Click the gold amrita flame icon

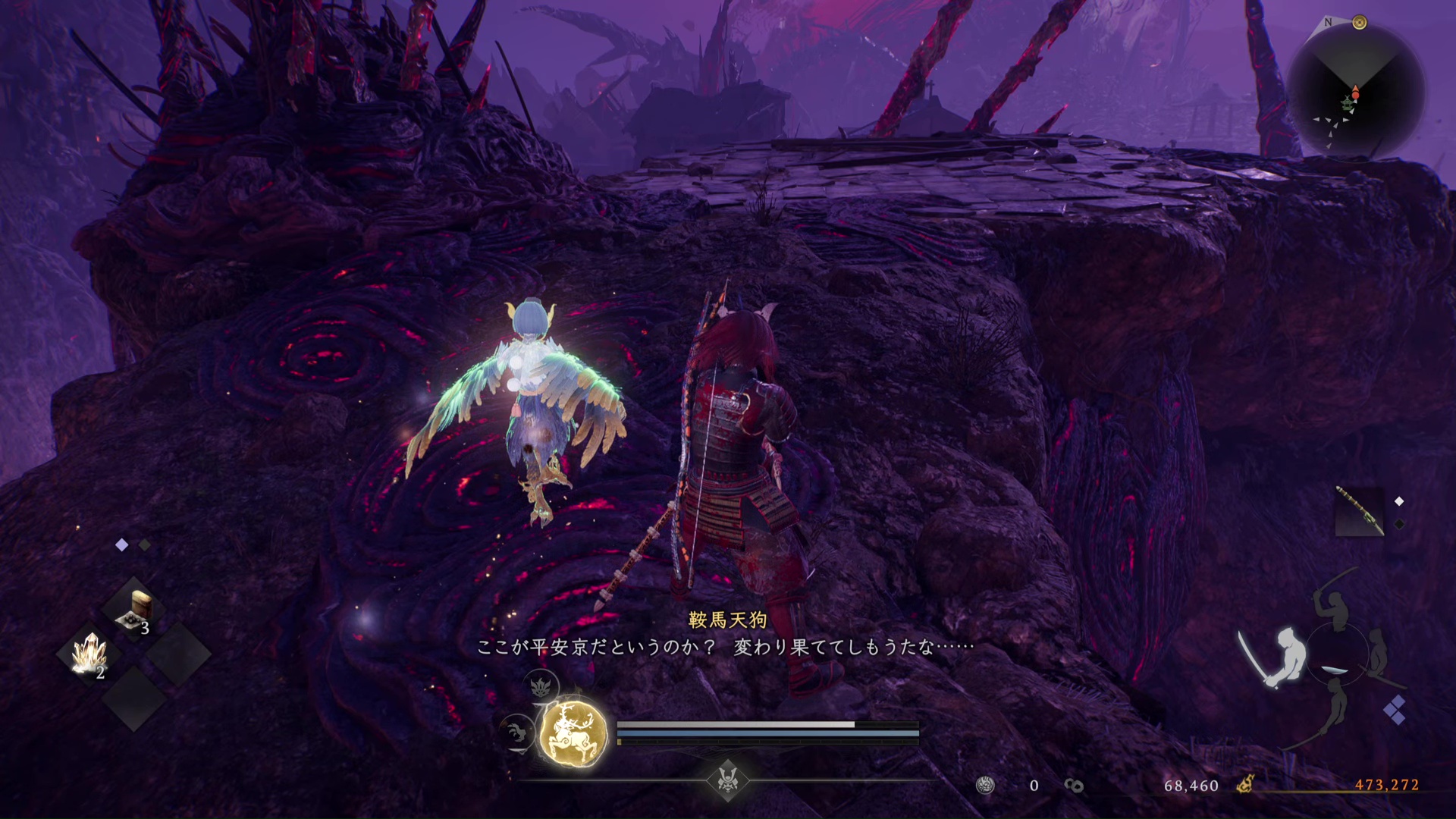[1244, 785]
